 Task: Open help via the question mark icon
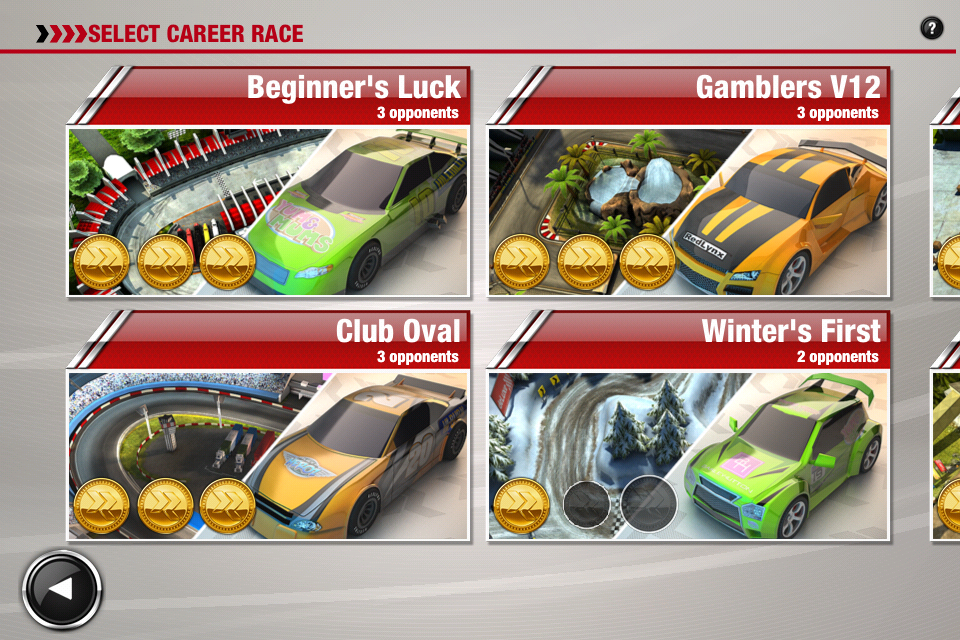(931, 28)
